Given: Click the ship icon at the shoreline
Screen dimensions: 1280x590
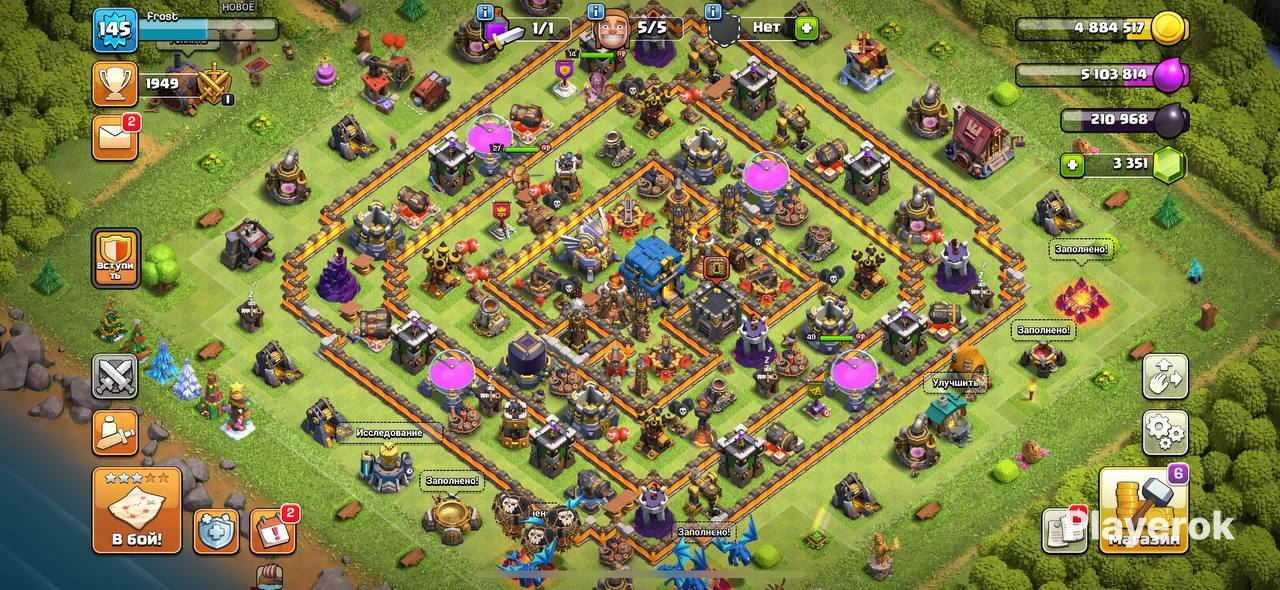Looking at the screenshot, I should tap(268, 577).
